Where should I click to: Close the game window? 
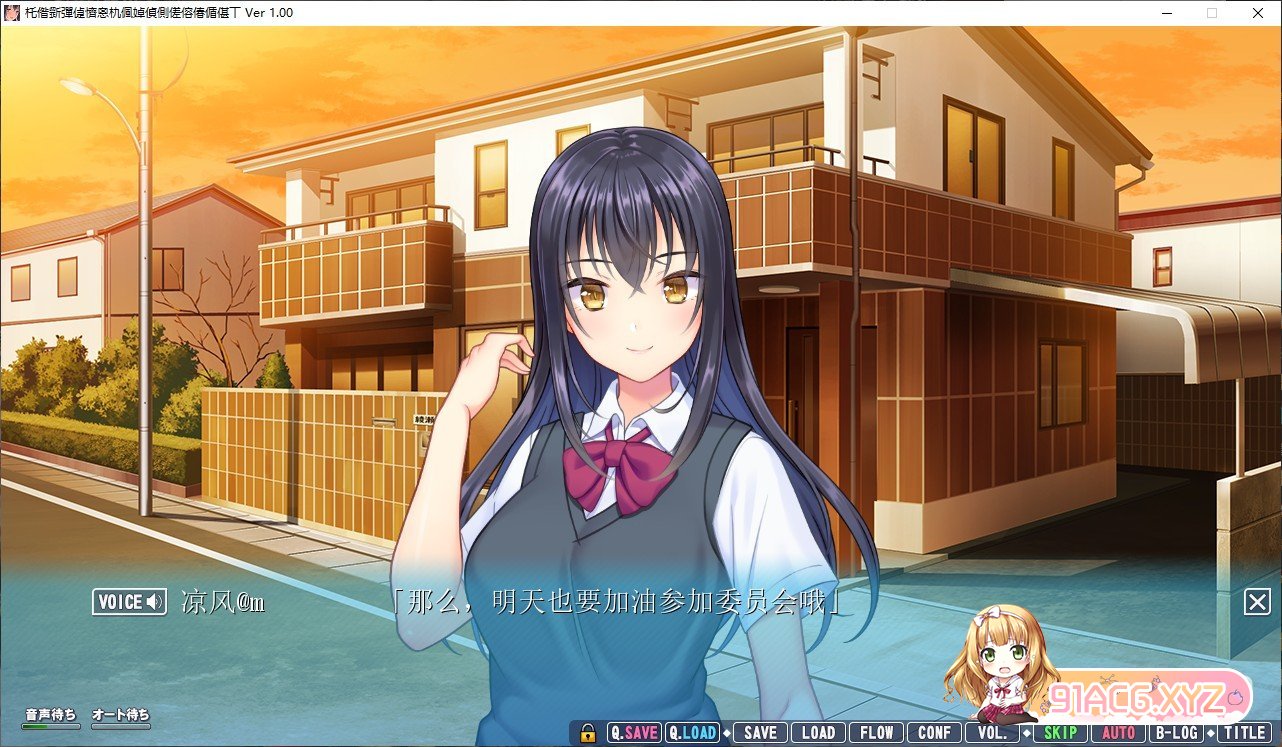click(1258, 13)
